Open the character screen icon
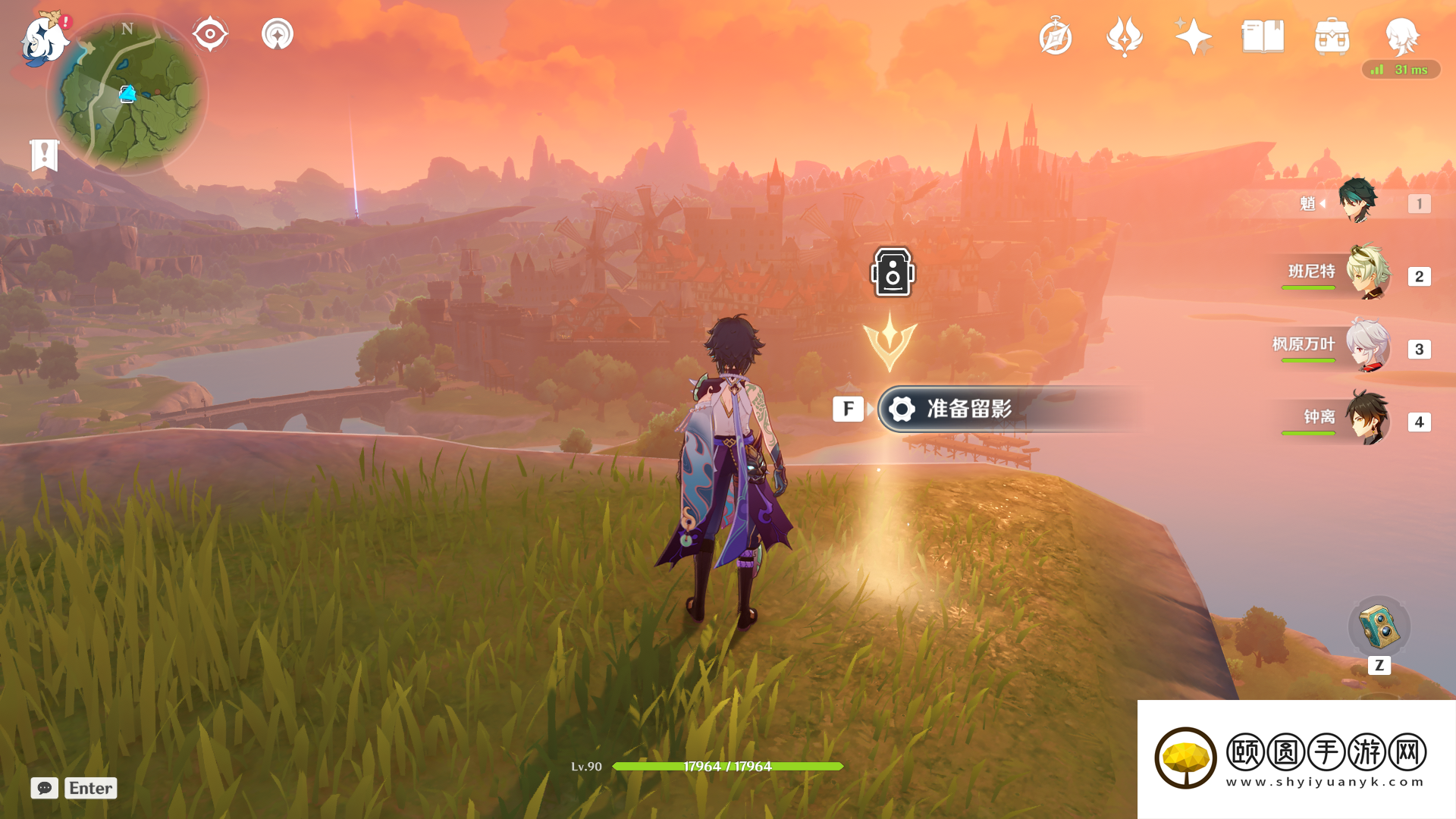 (1401, 36)
